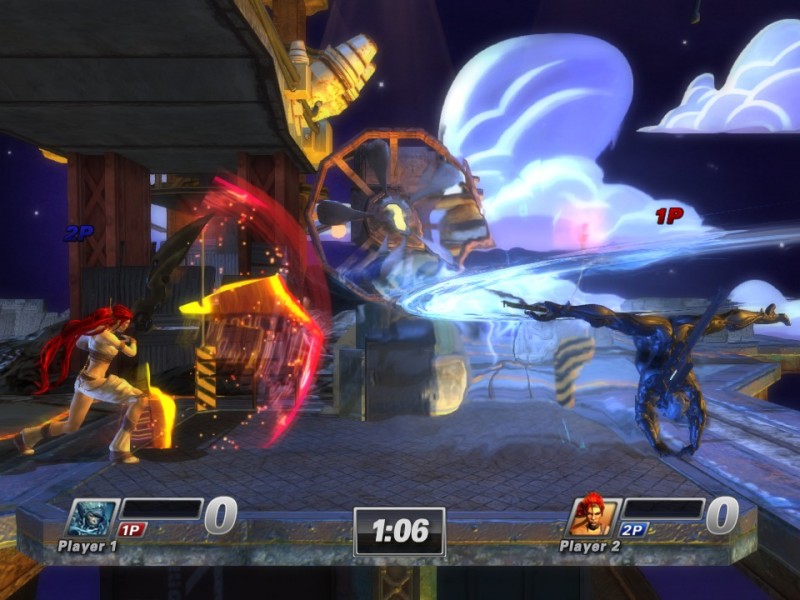Screen dimensions: 800x600
Task: Click Player 2's red-haired character portrait
Action: [x=594, y=515]
